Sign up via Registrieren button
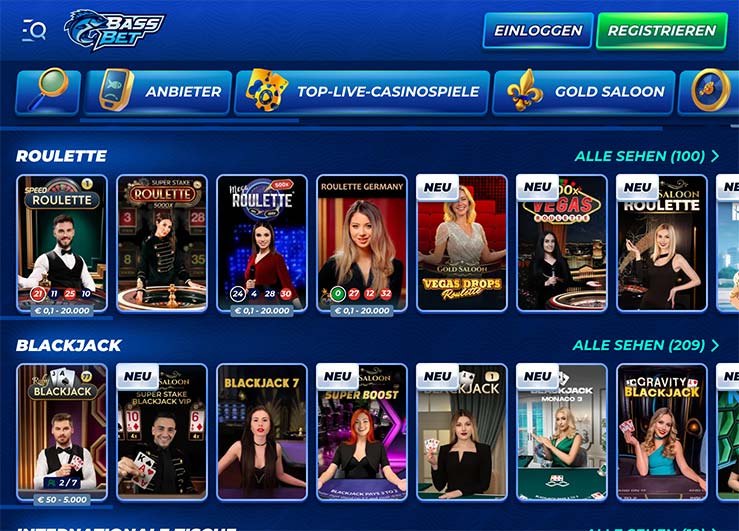Image resolution: width=739 pixels, height=531 pixels. point(661,30)
